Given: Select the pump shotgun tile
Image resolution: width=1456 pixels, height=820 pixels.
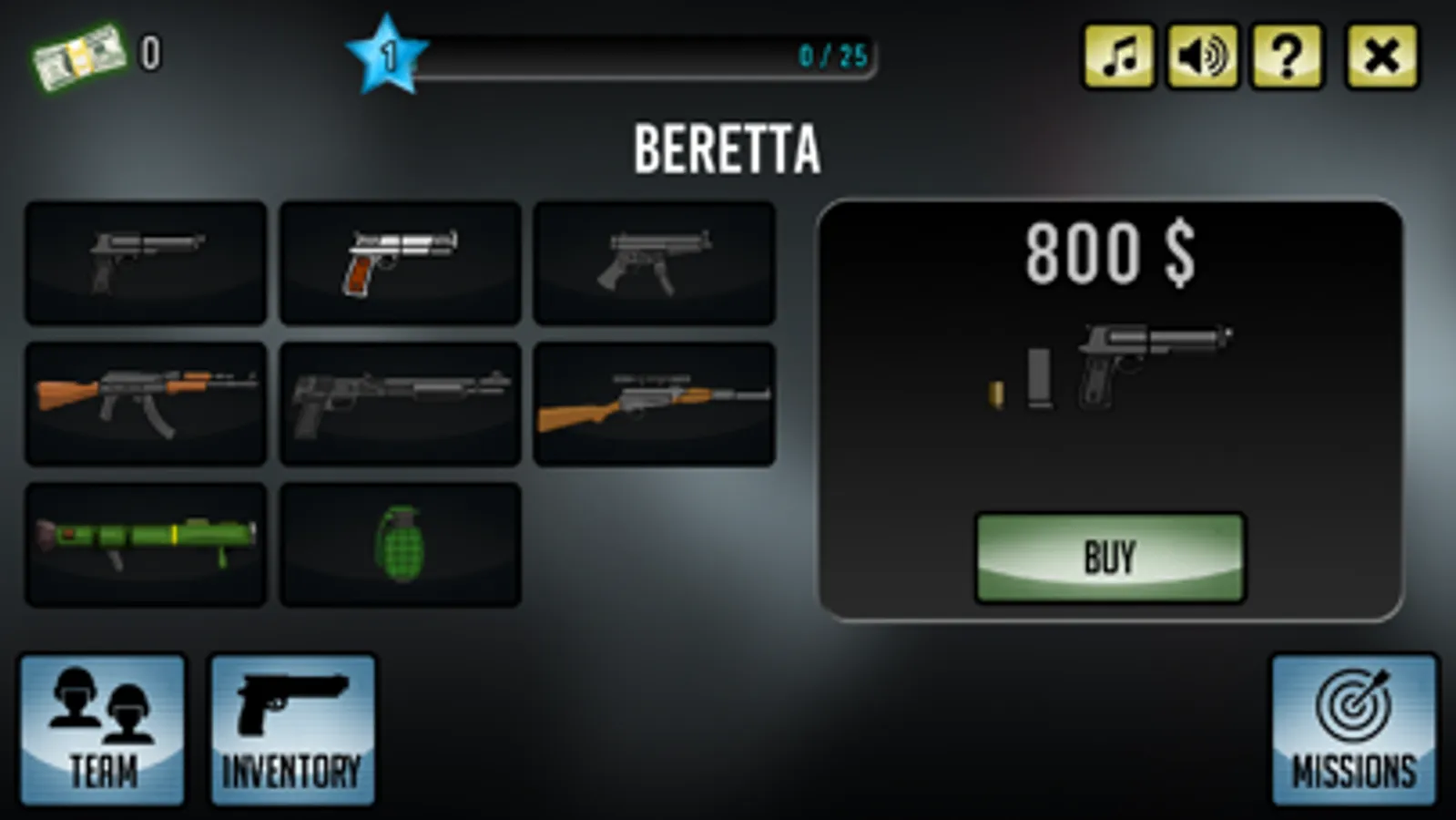Looking at the screenshot, I should point(400,404).
